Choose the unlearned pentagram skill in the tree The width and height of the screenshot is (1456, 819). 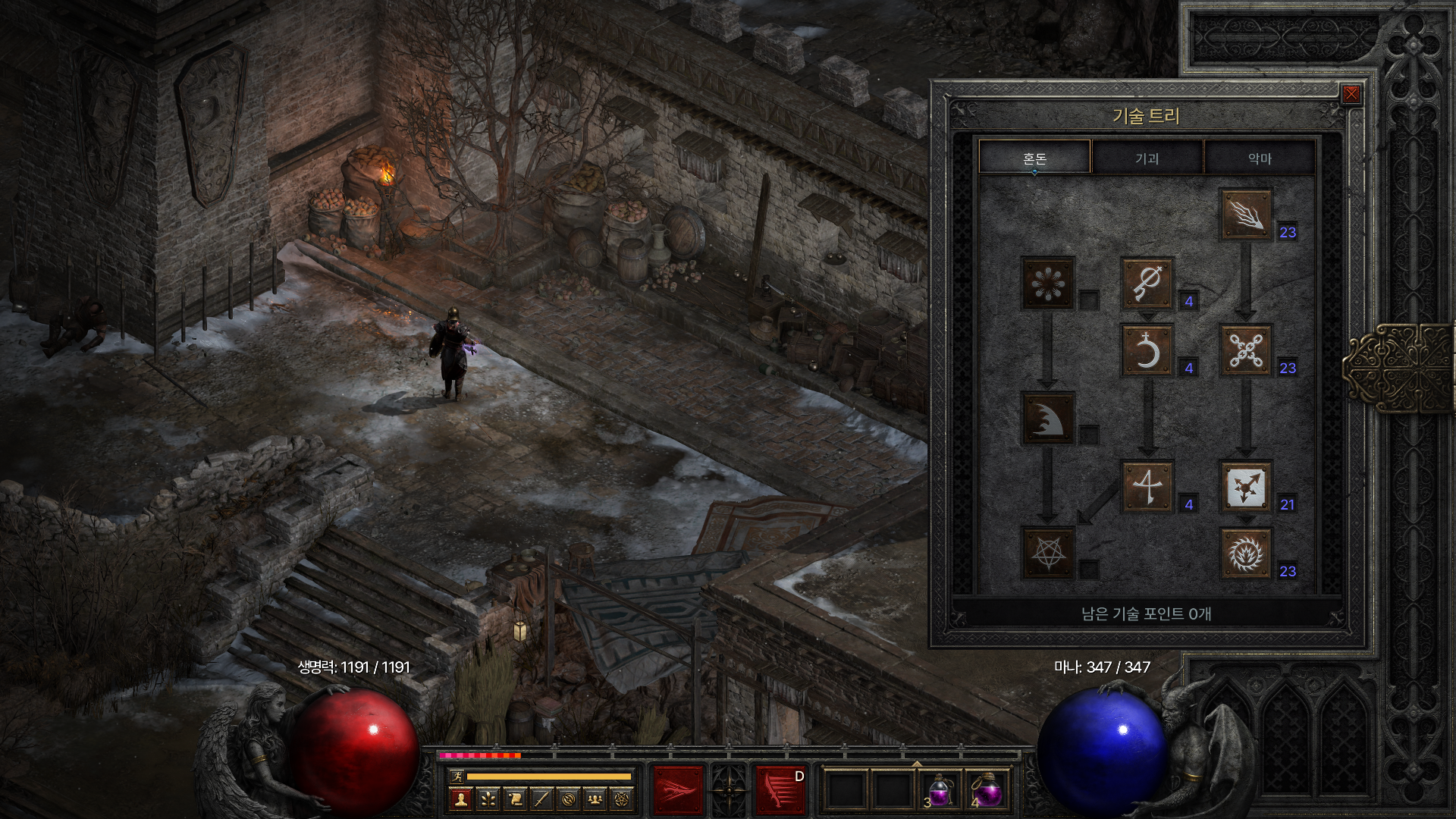pyautogui.click(x=1048, y=554)
